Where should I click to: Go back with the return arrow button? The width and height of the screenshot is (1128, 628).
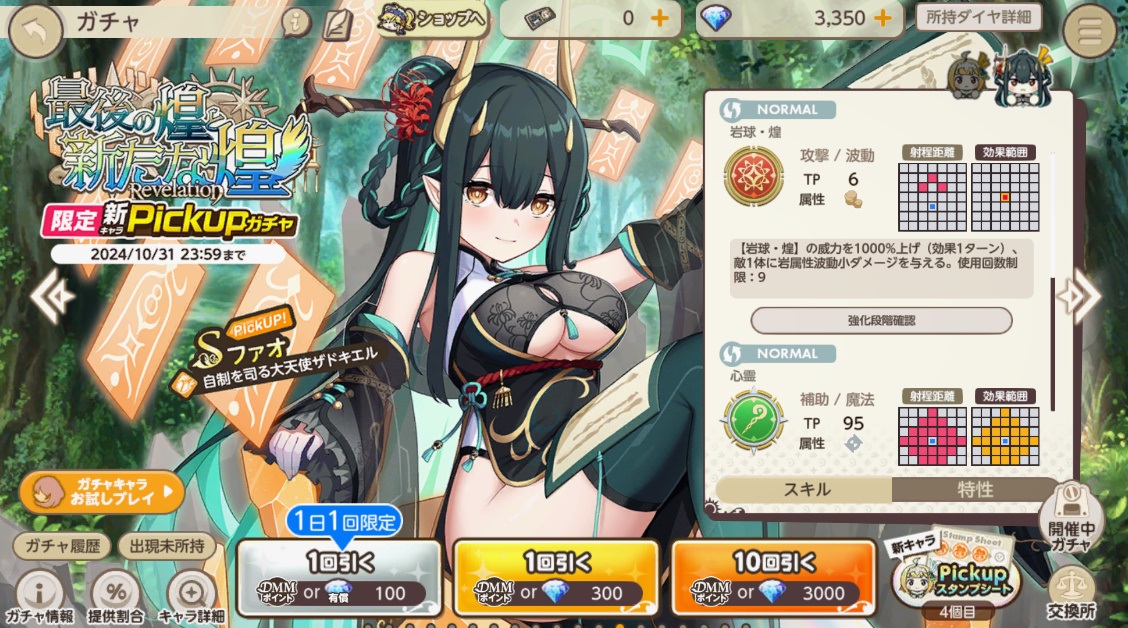[37, 32]
